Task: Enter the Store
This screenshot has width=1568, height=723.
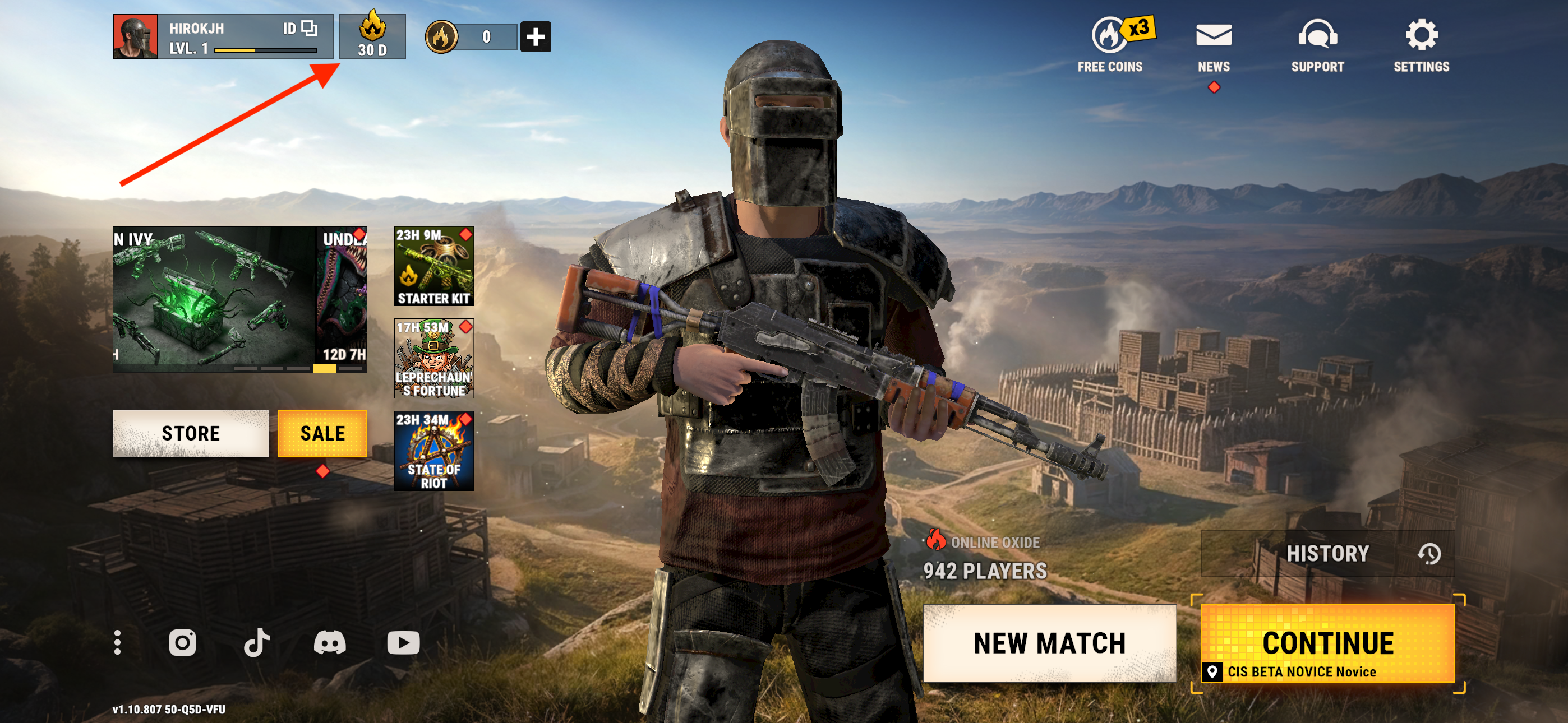Action: [x=190, y=433]
